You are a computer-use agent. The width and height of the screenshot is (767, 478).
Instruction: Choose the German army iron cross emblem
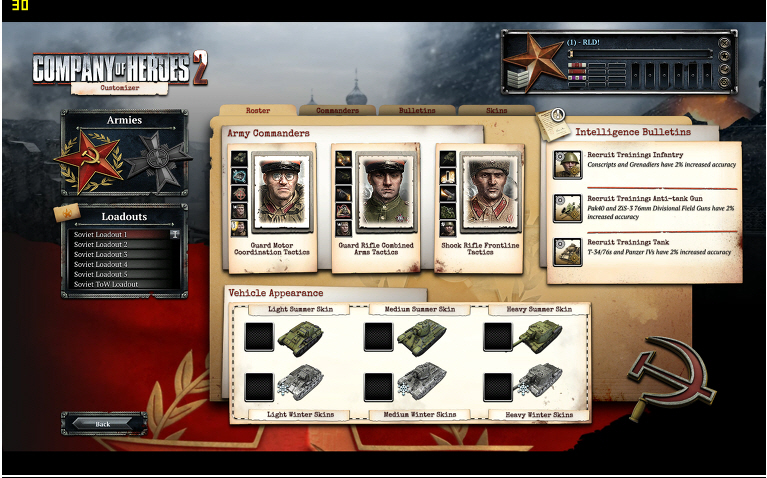[x=156, y=160]
